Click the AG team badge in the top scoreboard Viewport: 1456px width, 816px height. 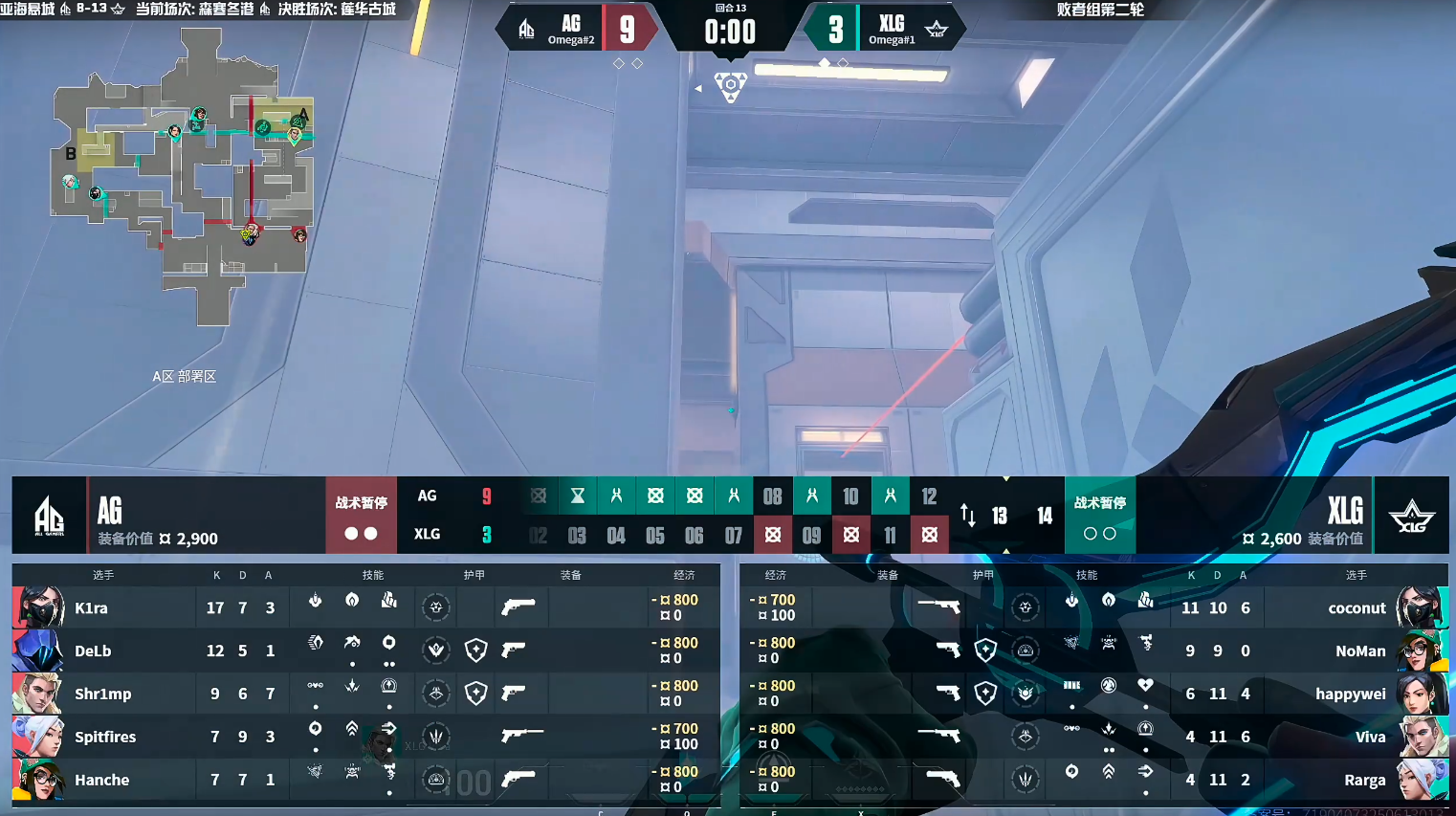pos(527,30)
